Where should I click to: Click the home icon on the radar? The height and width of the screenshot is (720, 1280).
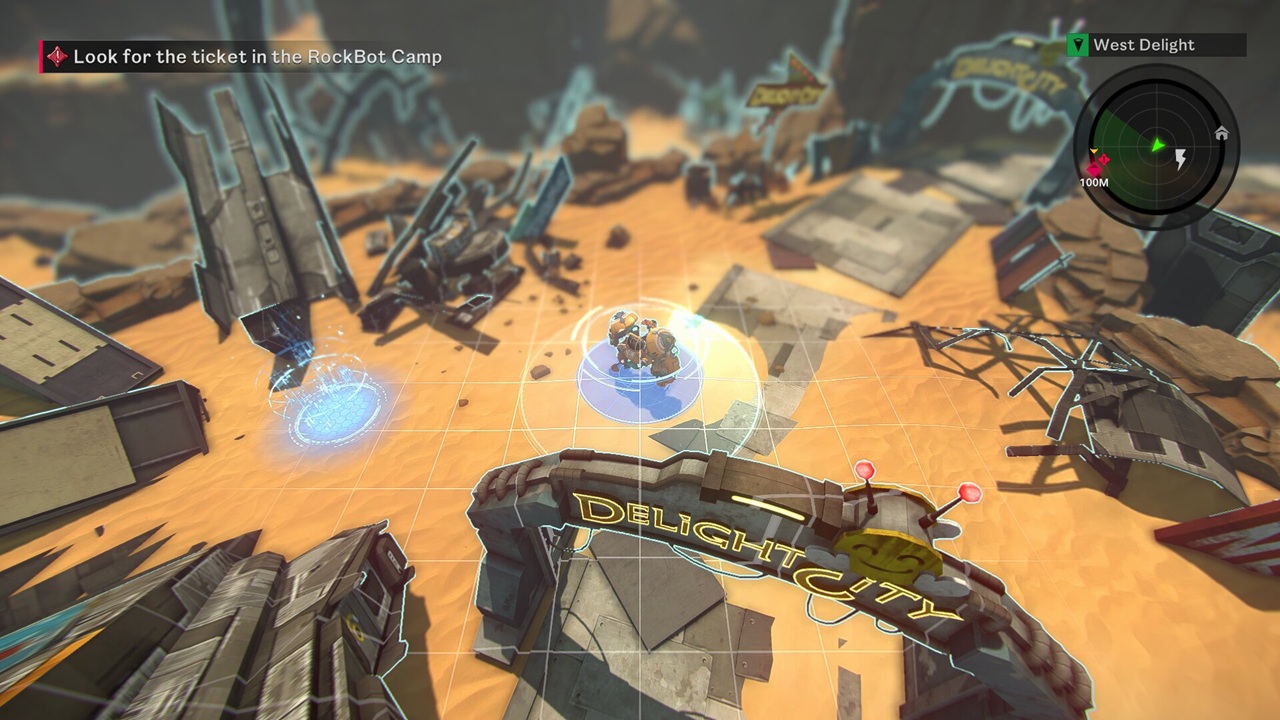coord(1222,134)
